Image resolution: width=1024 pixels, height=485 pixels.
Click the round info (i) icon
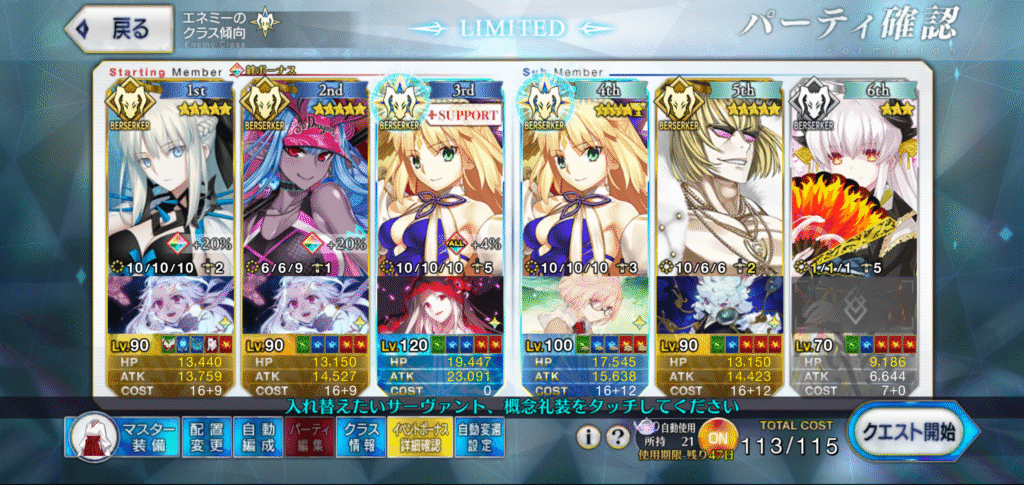[591, 438]
